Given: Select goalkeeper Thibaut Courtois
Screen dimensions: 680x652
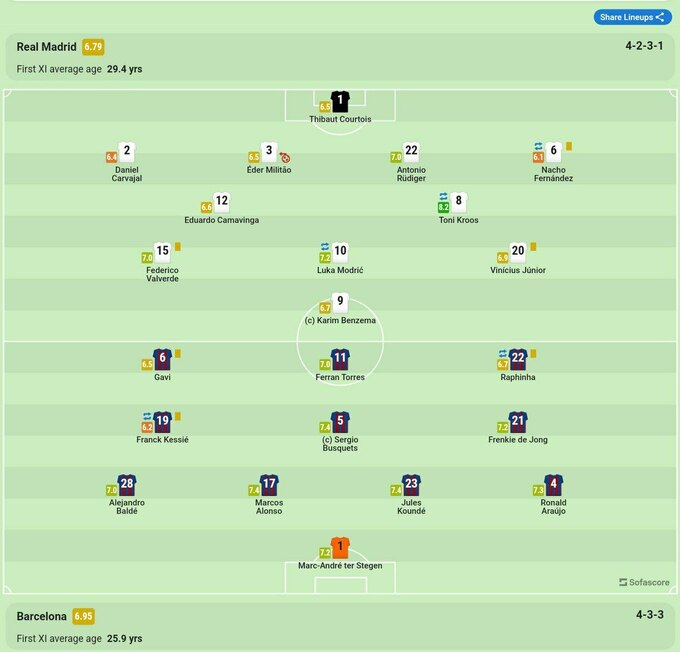Looking at the screenshot, I should pos(340,101).
